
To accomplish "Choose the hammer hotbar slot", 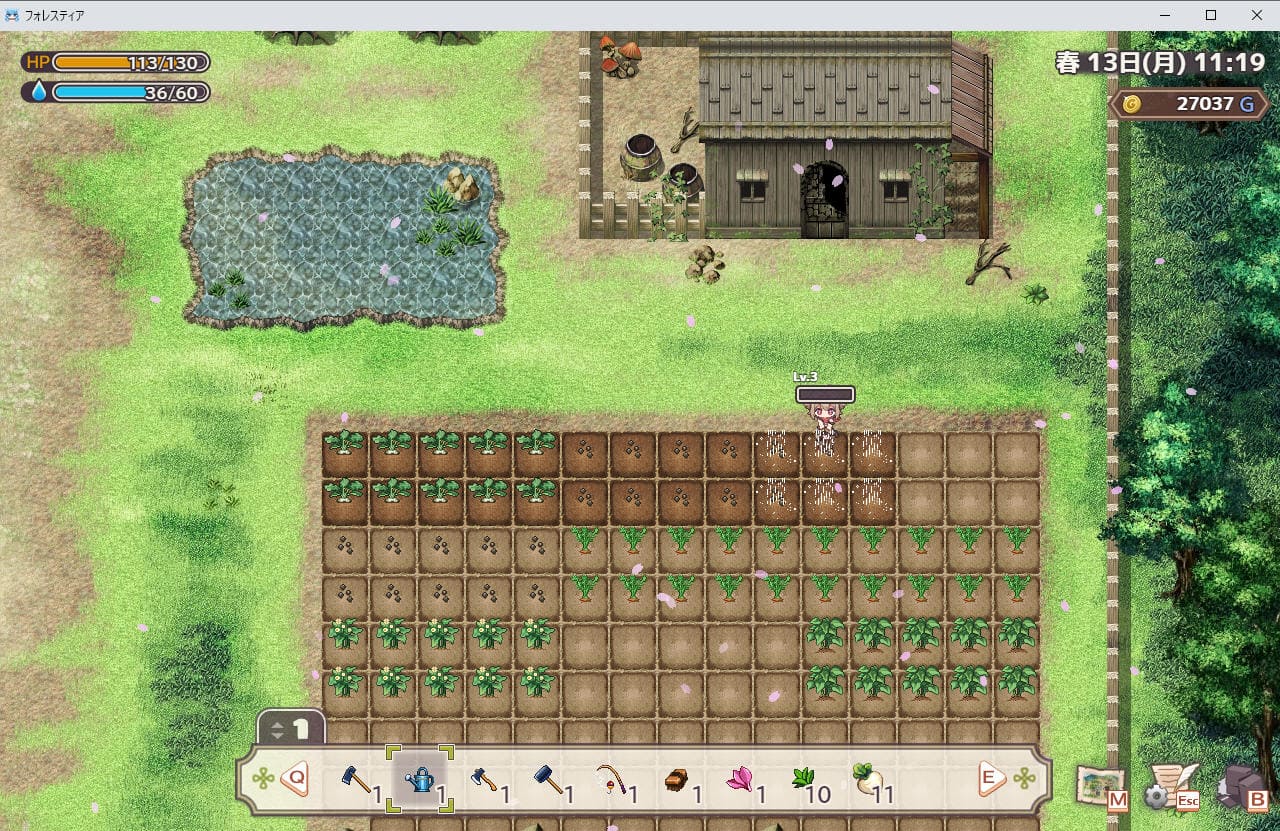I will [x=548, y=779].
